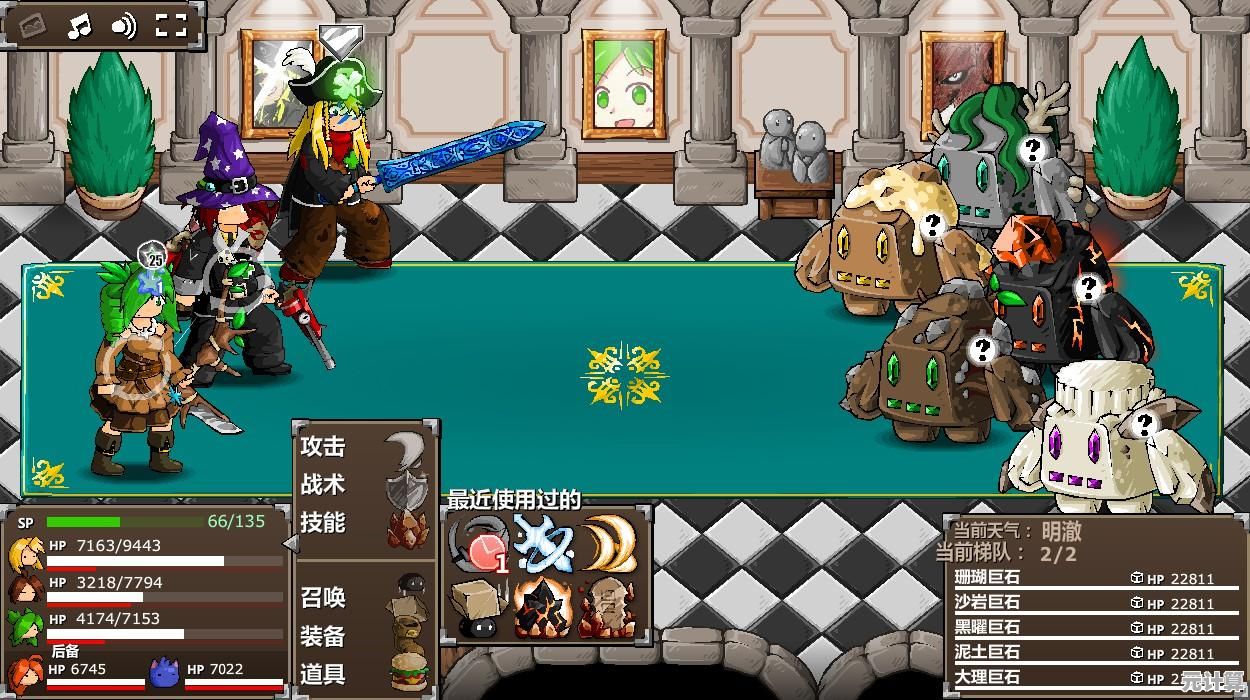This screenshot has height=700, width=1250.
Task: Select 珊瑚巨石 in the enemy list
Action: 988,578
